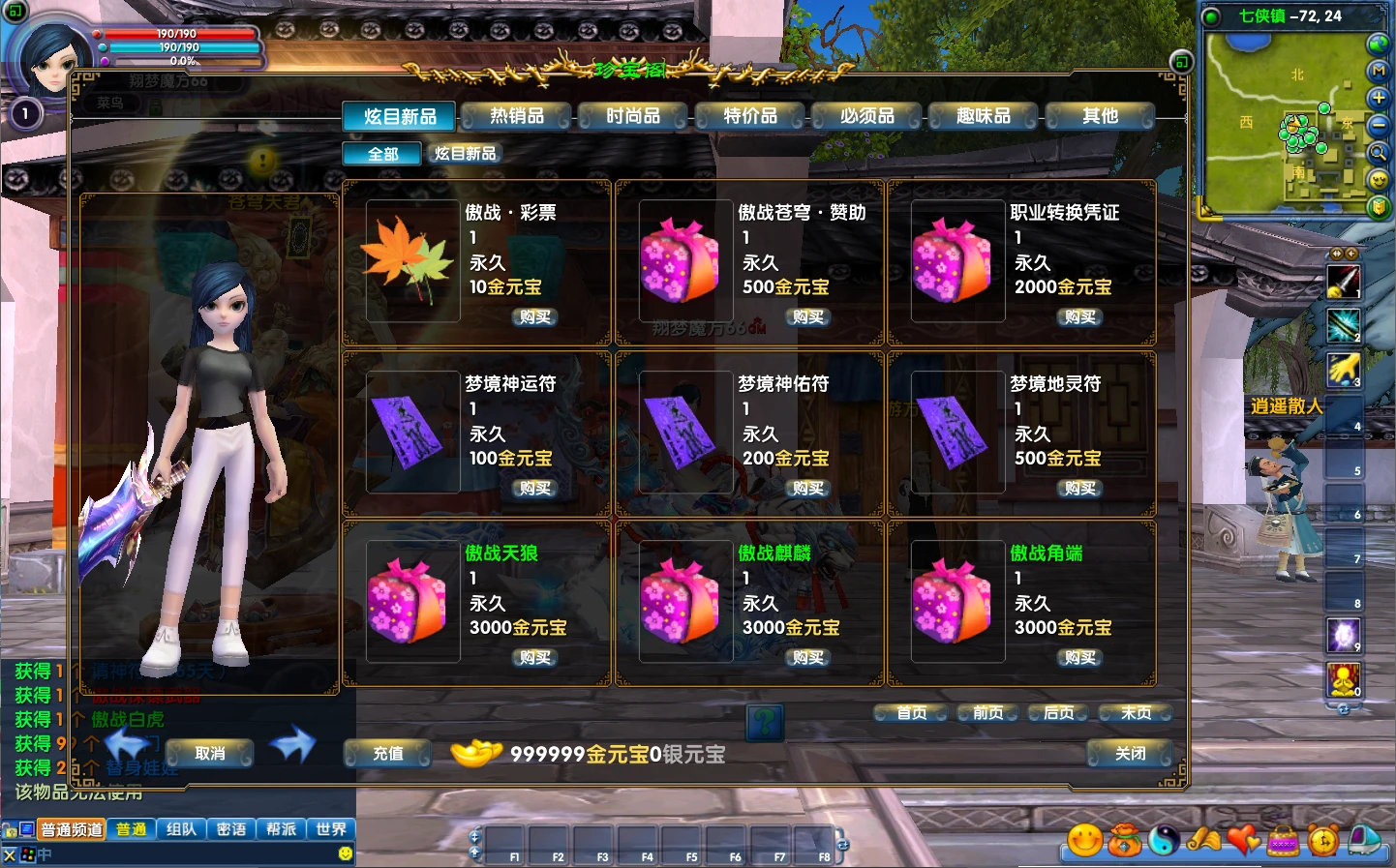Show the 必须品 category
Image resolution: width=1396 pixels, height=868 pixels.
pos(867,116)
